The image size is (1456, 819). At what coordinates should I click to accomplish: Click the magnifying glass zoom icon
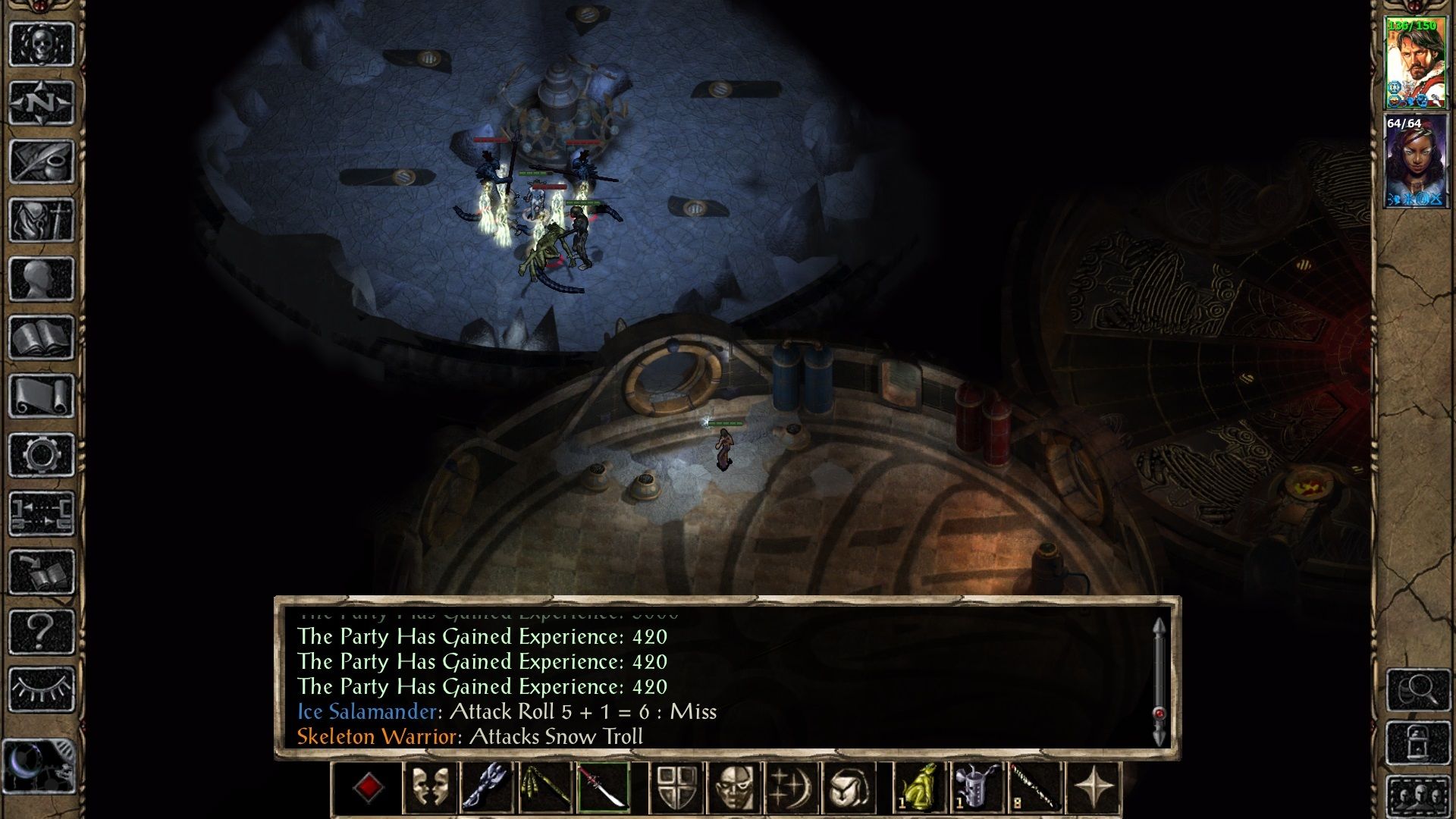coord(1419,690)
